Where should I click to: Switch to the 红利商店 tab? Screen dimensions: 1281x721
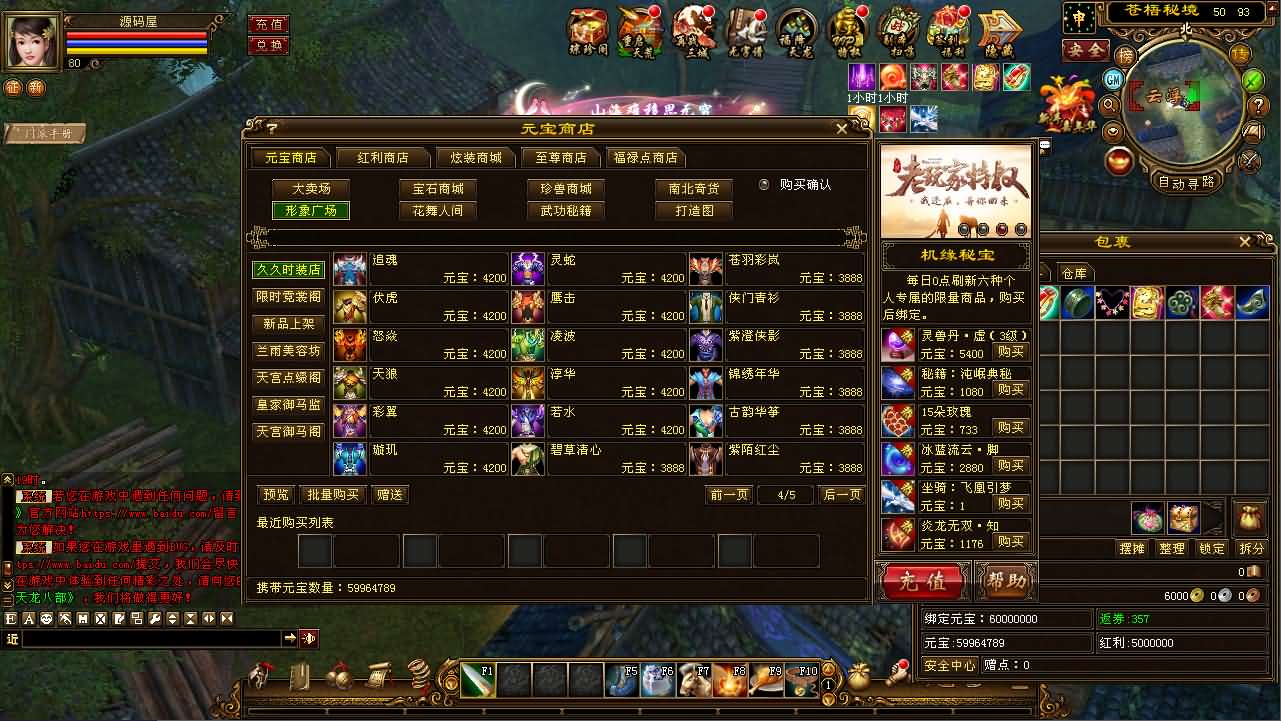click(x=384, y=158)
